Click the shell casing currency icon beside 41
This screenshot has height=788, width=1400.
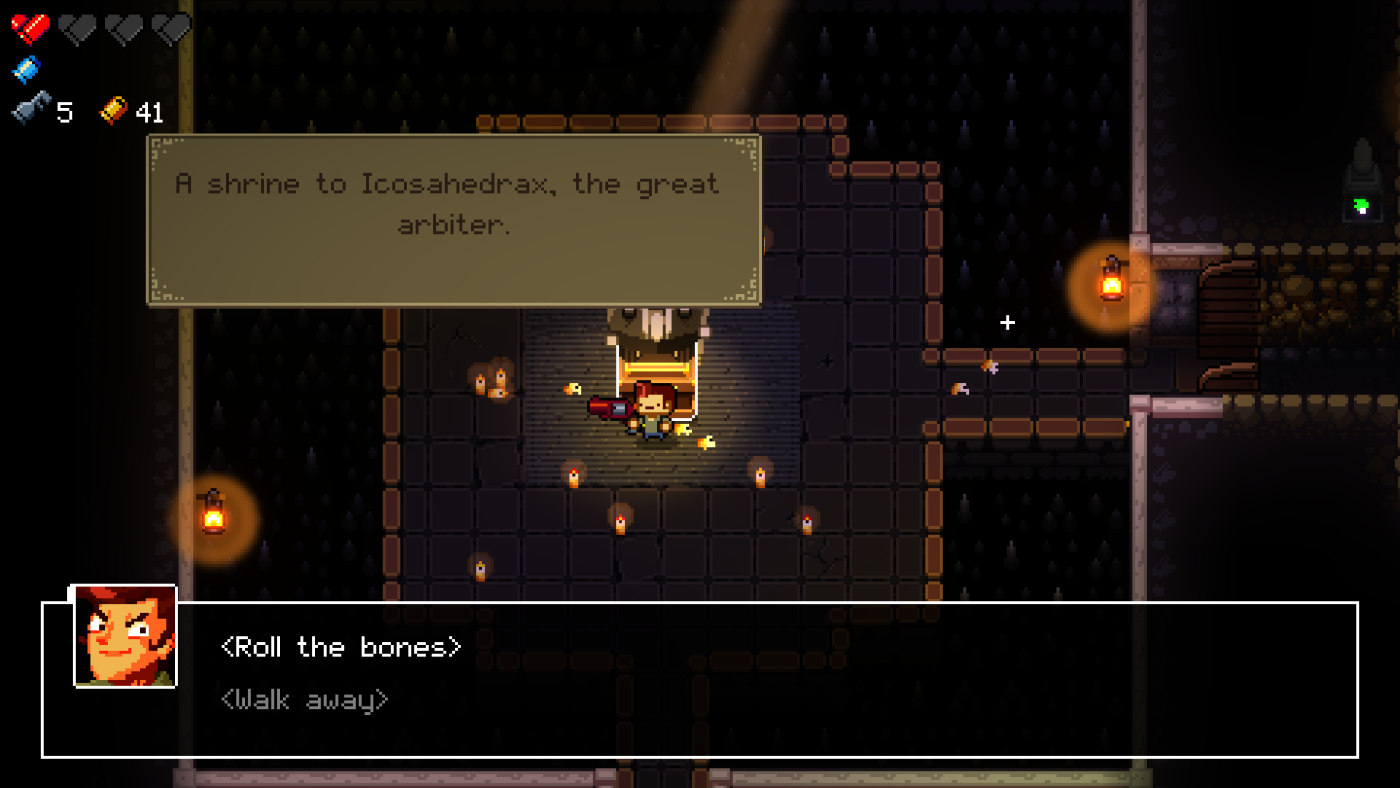pyautogui.click(x=113, y=110)
